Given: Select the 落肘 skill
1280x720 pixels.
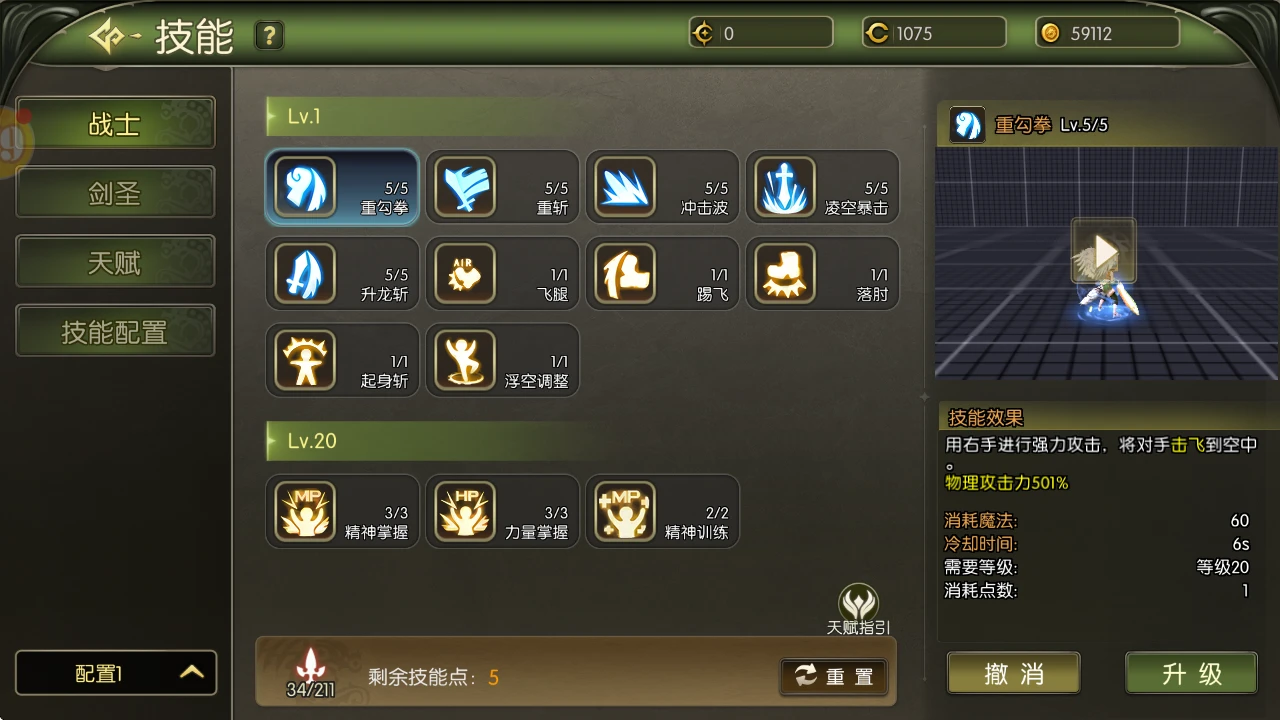Looking at the screenshot, I should point(822,274).
